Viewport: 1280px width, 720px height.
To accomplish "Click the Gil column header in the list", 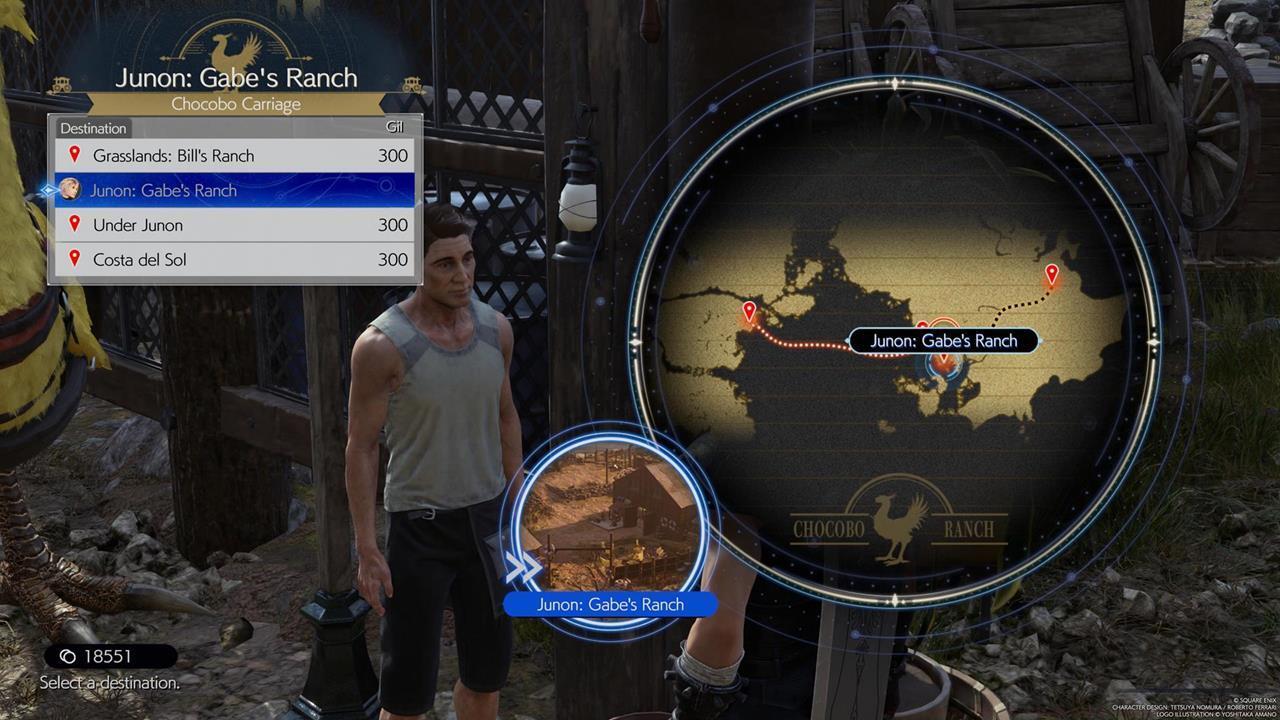I will [394, 127].
